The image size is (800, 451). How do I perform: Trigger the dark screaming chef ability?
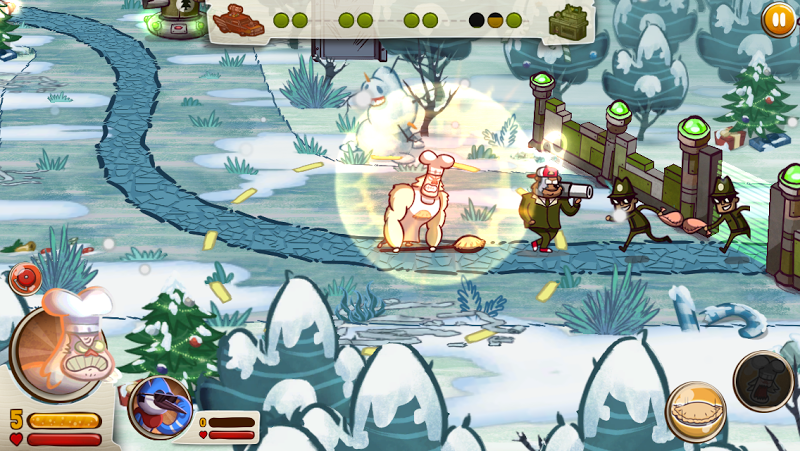coord(764,380)
